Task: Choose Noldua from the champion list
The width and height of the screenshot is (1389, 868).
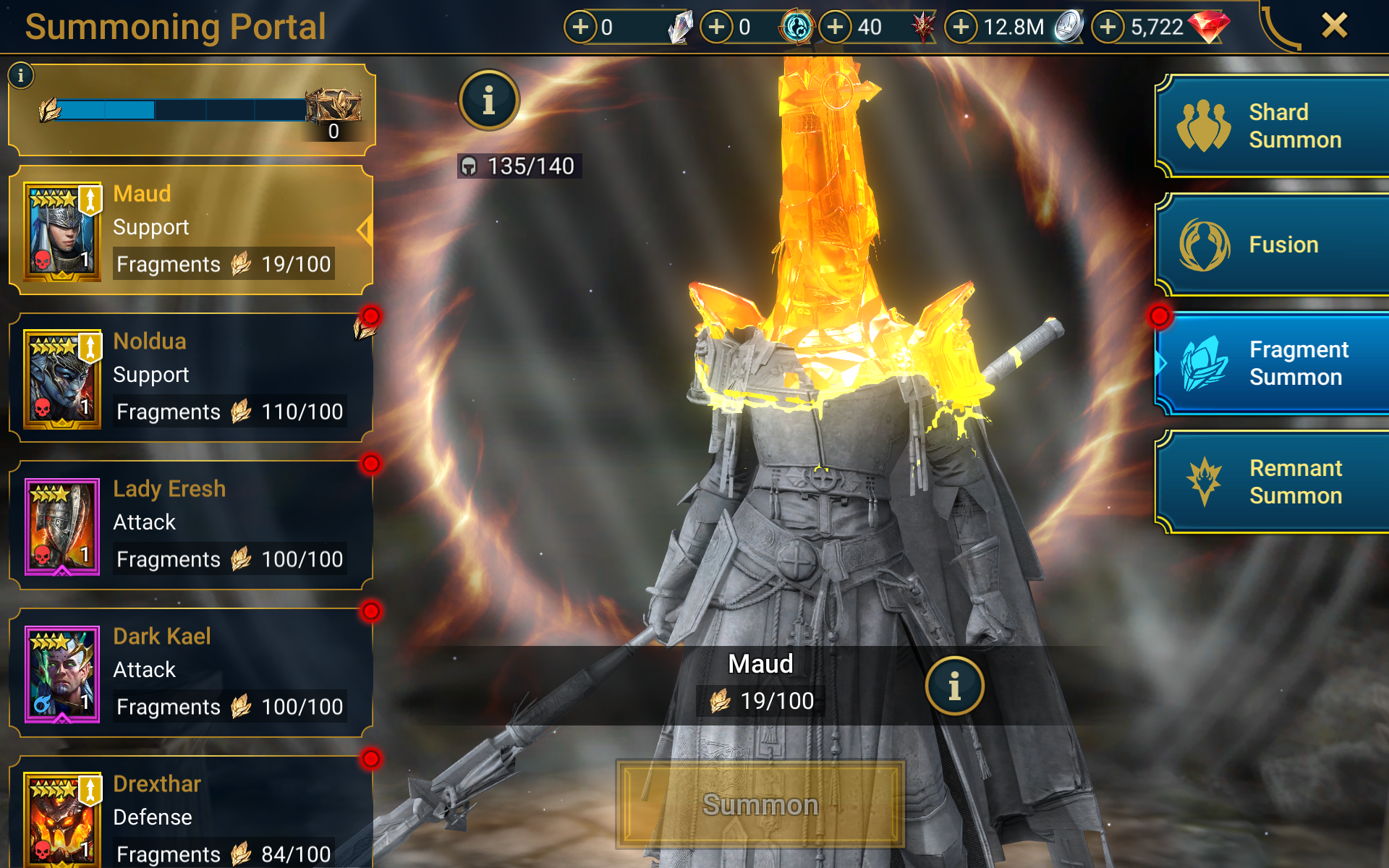Action: point(191,378)
